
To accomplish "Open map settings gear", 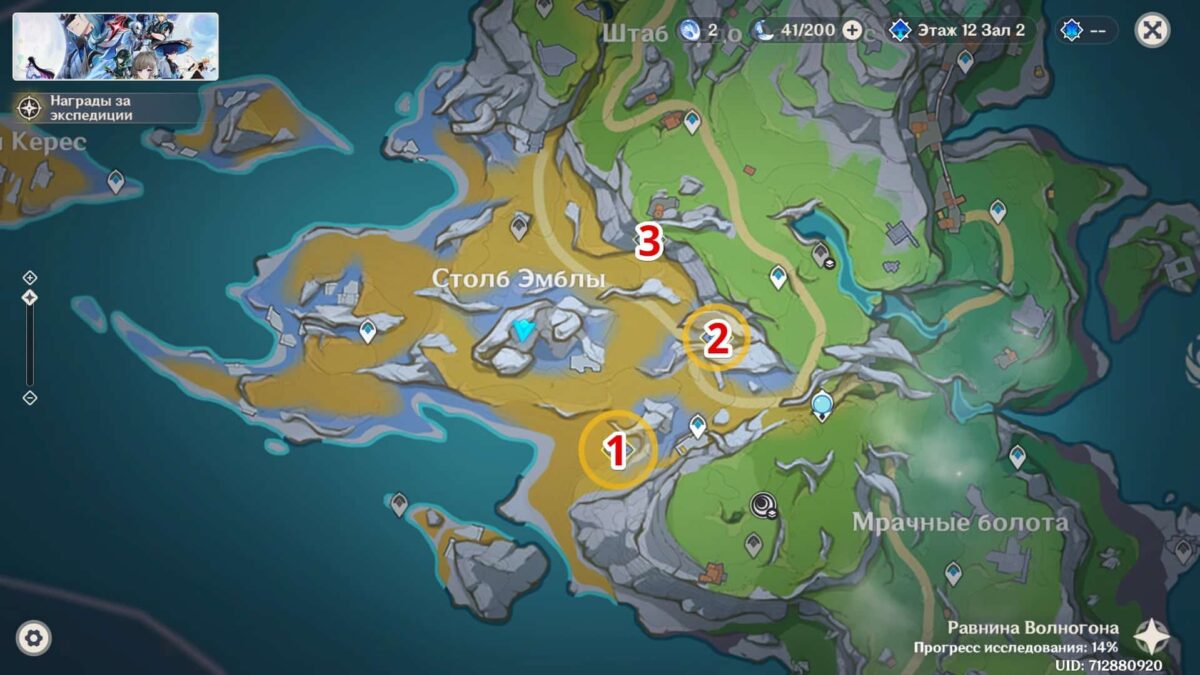I will pos(34,637).
